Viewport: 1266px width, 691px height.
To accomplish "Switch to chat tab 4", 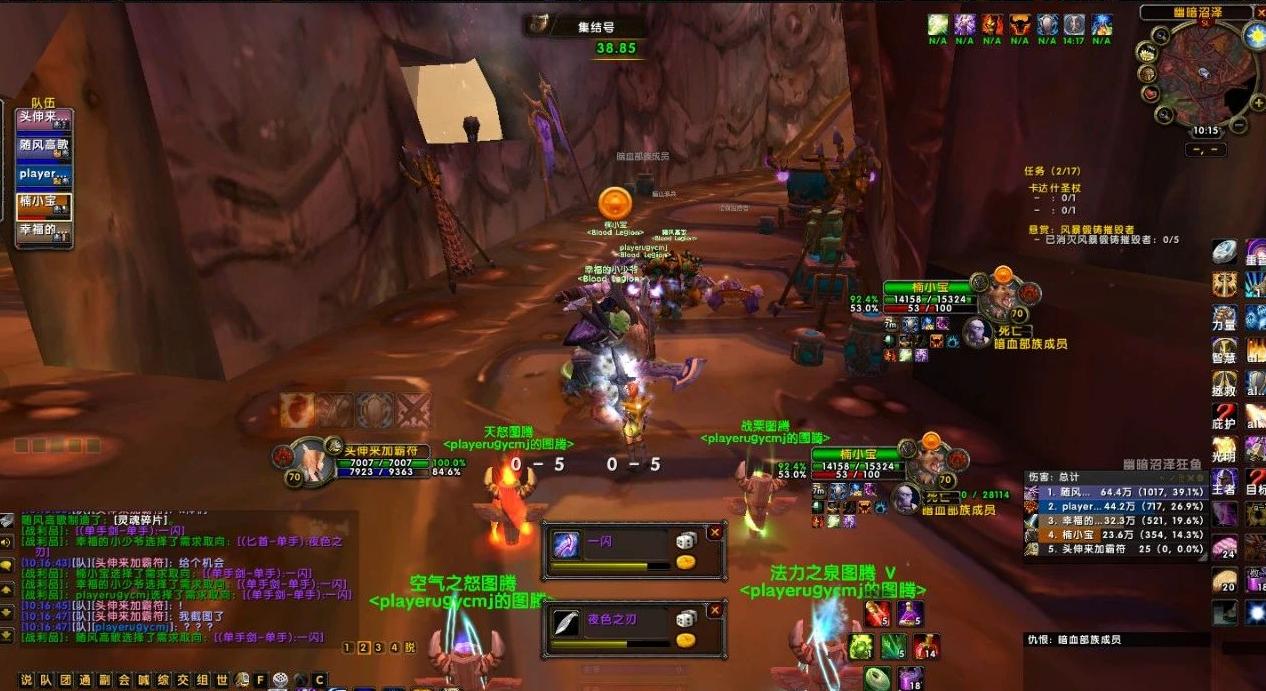I will pos(395,648).
